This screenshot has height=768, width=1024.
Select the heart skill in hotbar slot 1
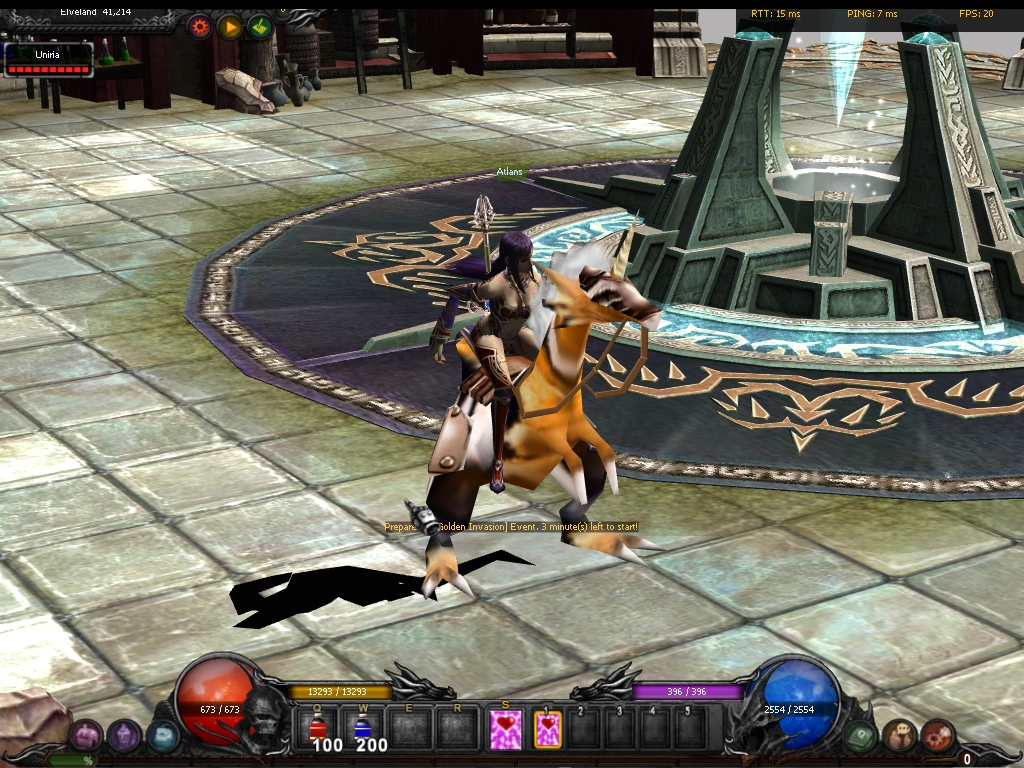tap(548, 728)
